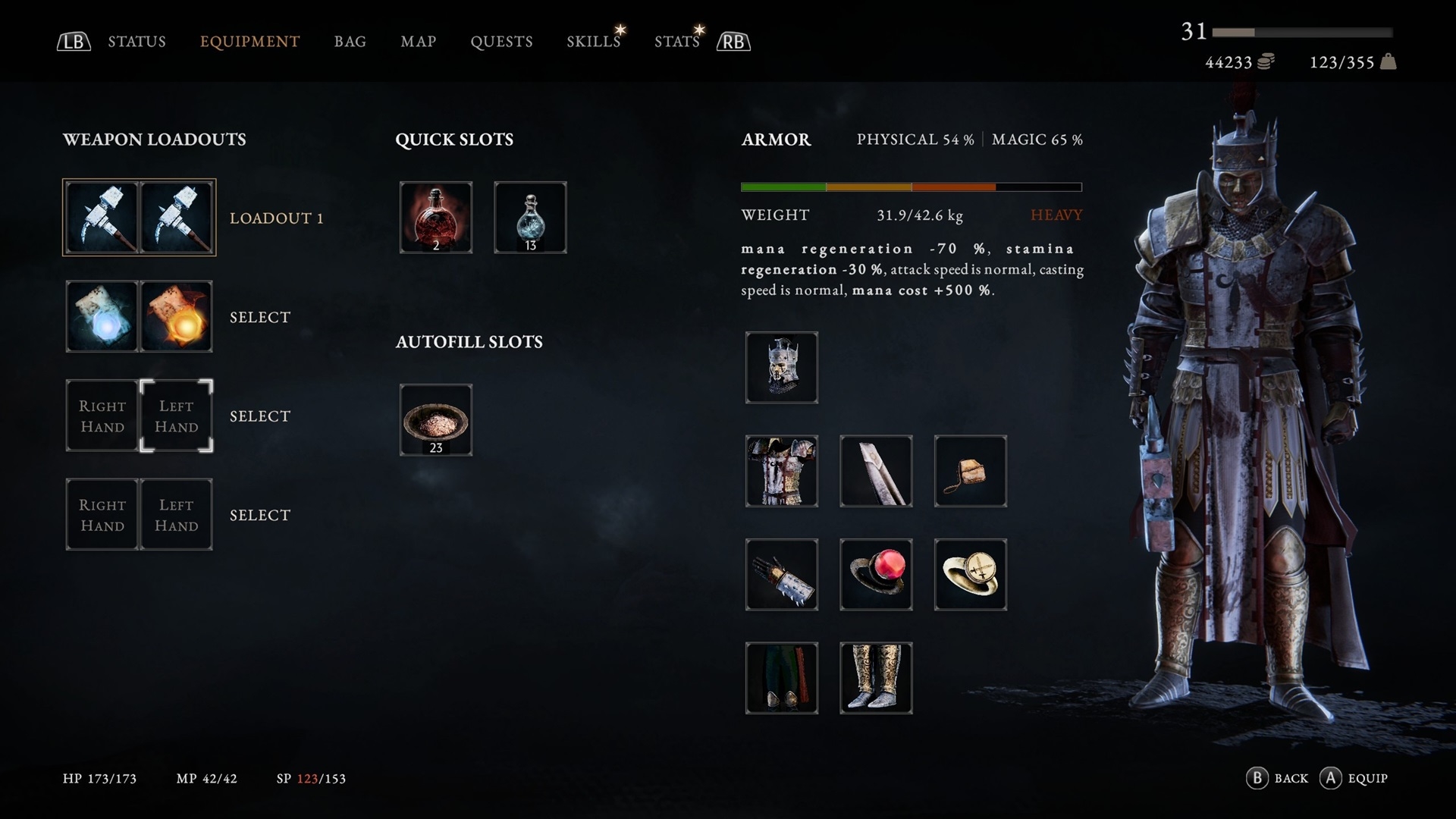Open the Stats tab
Image resolution: width=1456 pixels, height=819 pixels.
click(x=676, y=42)
